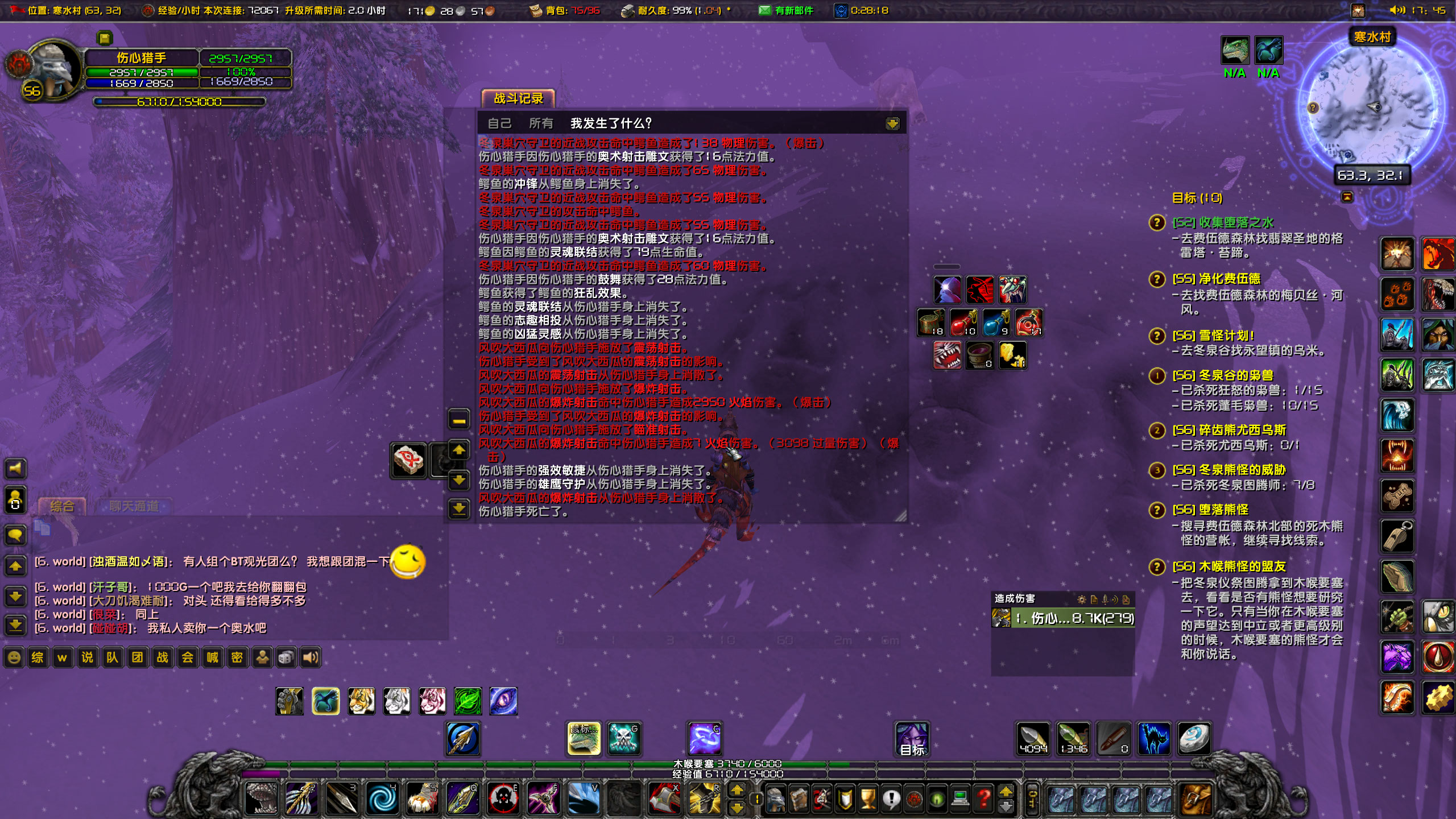Viewport: 1456px width, 819px height.
Task: Click the 密 whisper chat button
Action: pos(238,657)
